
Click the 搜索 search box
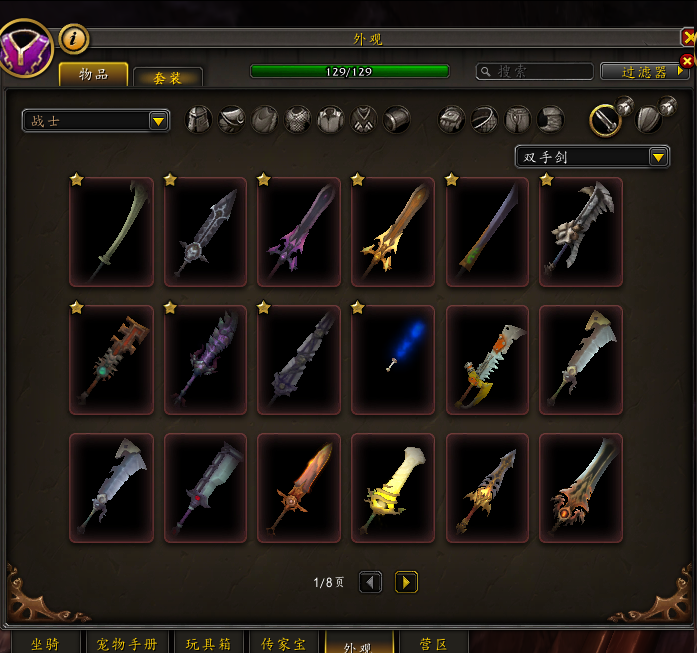tap(535, 72)
